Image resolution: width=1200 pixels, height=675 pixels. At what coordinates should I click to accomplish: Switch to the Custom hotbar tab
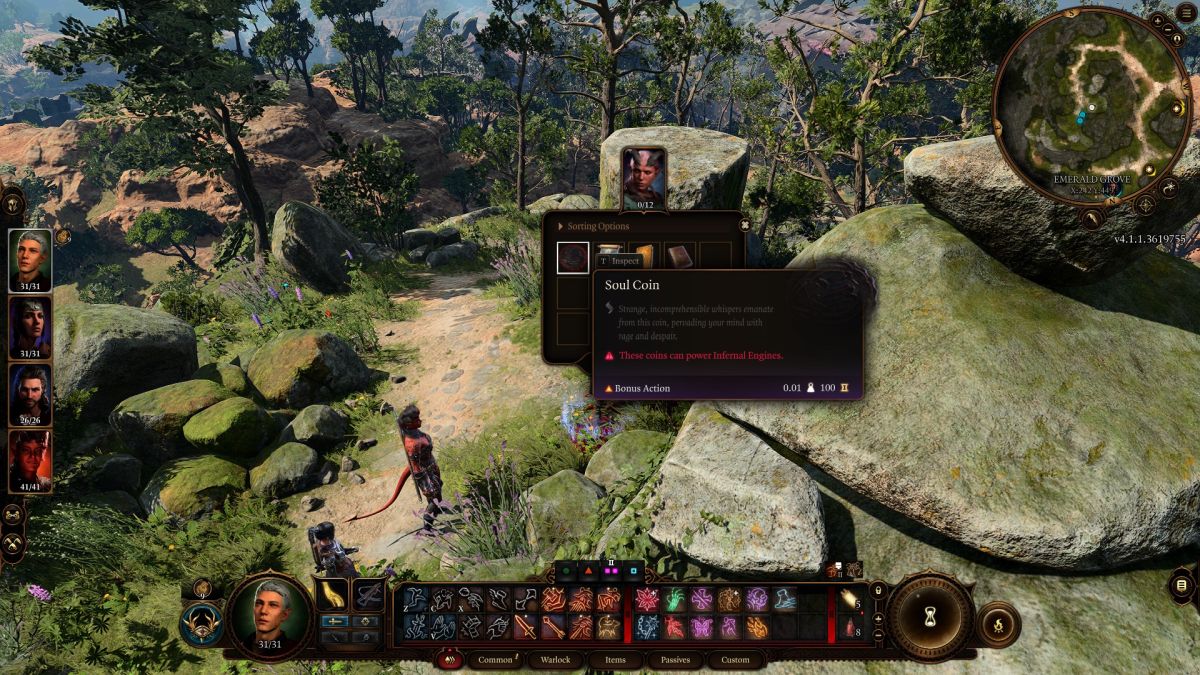[x=735, y=660]
